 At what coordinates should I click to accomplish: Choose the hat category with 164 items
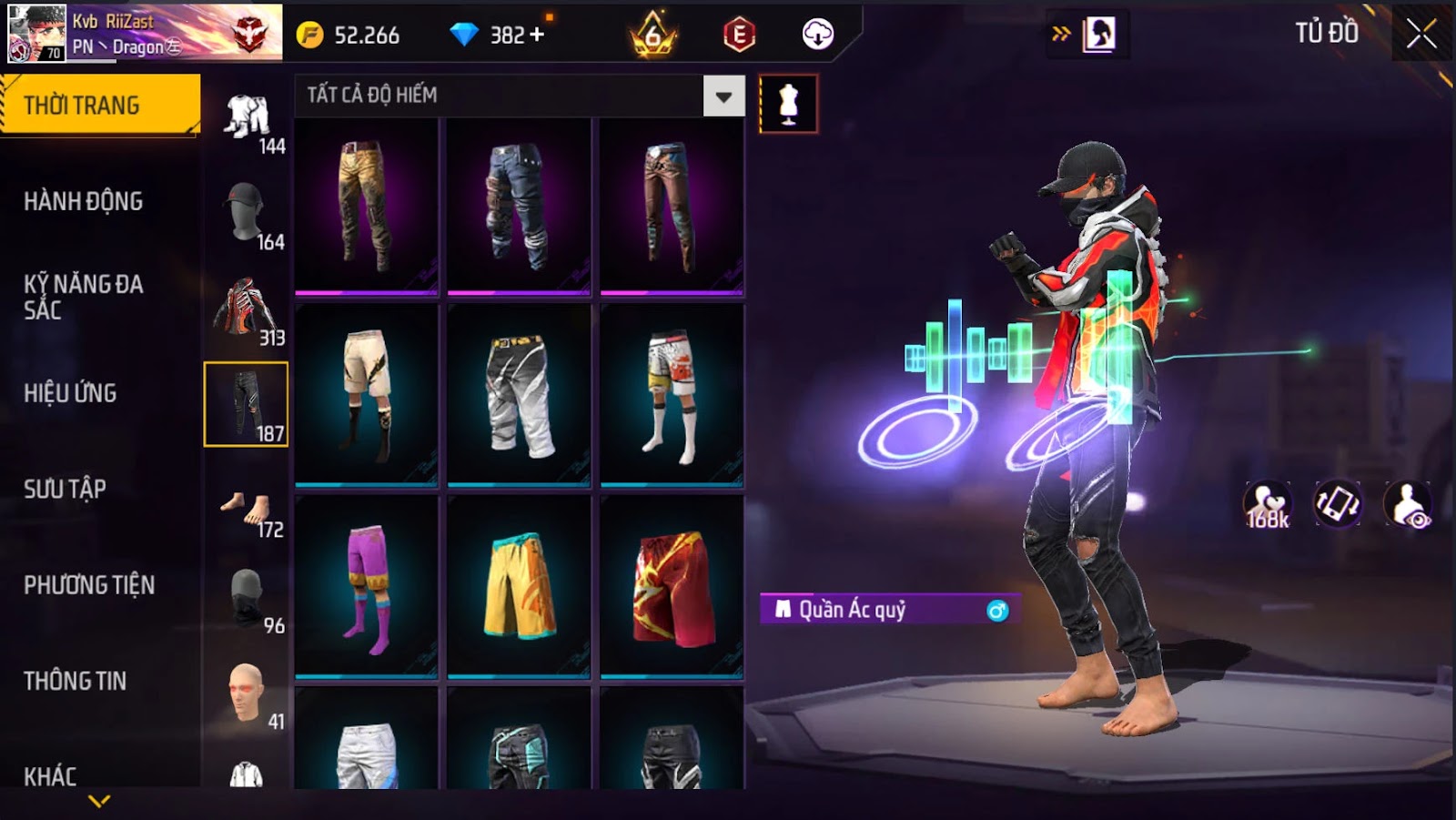246,213
